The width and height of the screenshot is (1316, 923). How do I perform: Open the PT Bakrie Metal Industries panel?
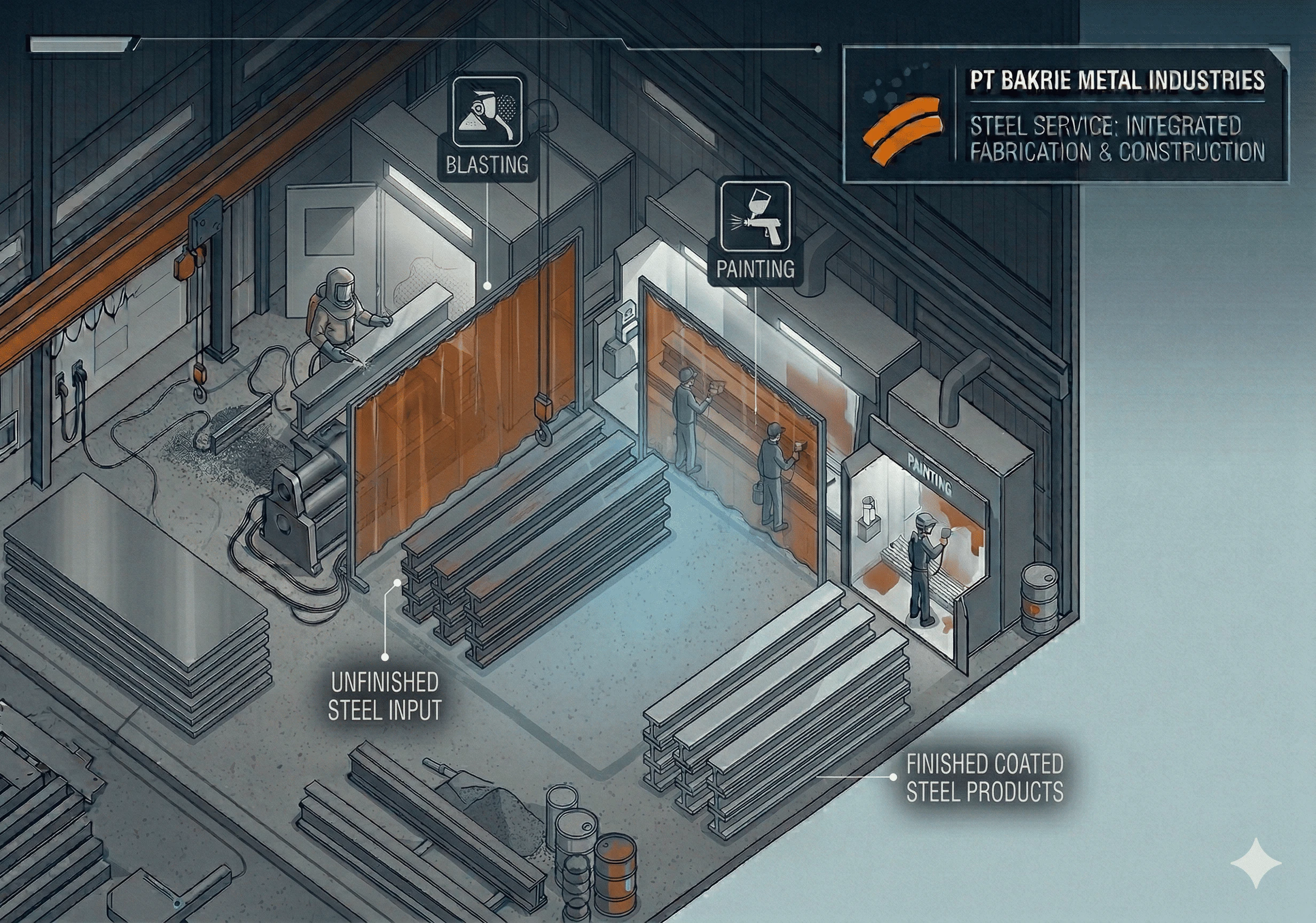click(1066, 115)
